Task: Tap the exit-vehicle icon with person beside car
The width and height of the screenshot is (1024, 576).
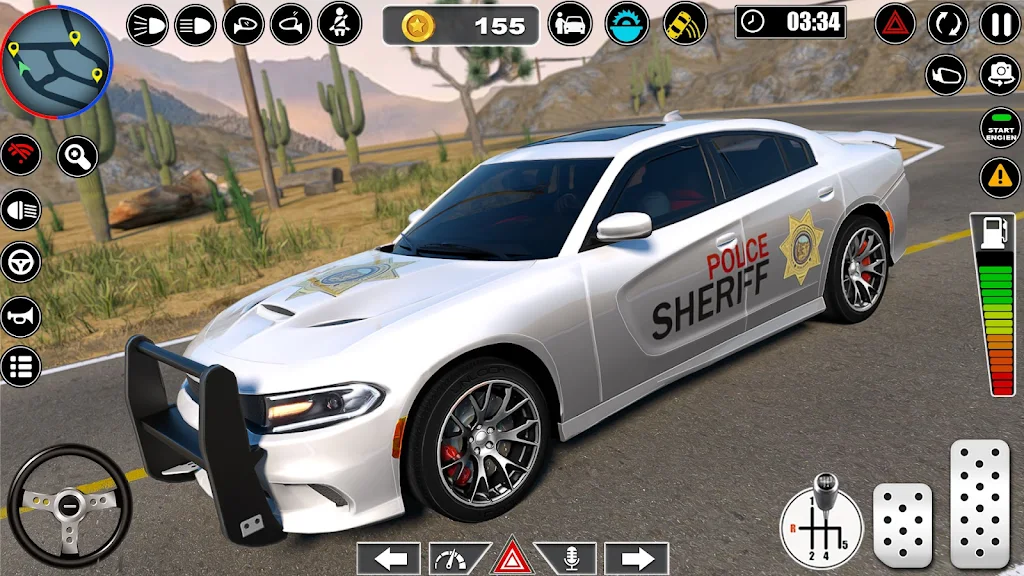Action: pos(571,24)
